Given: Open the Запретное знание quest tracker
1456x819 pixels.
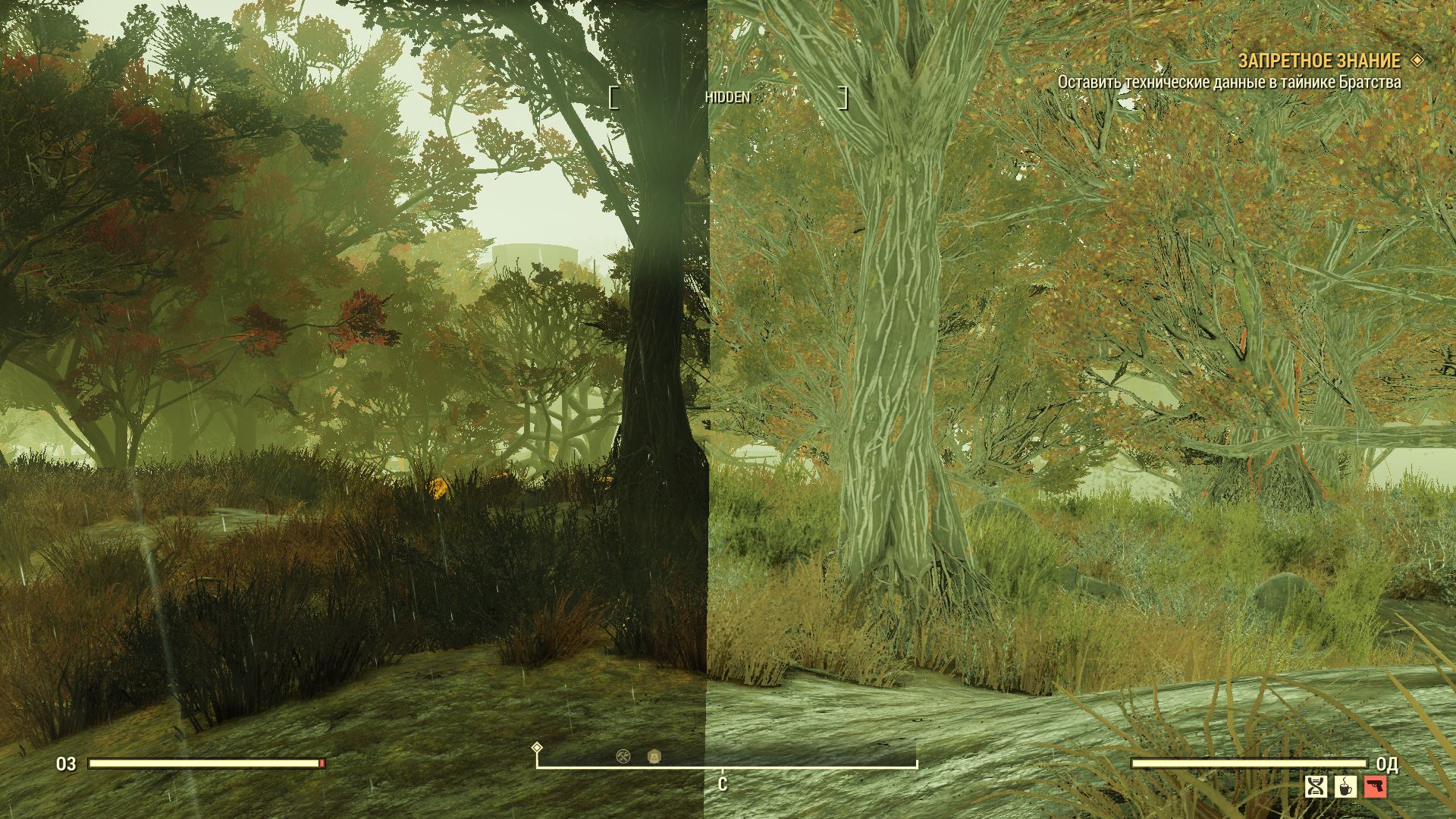Looking at the screenshot, I should (x=1319, y=61).
